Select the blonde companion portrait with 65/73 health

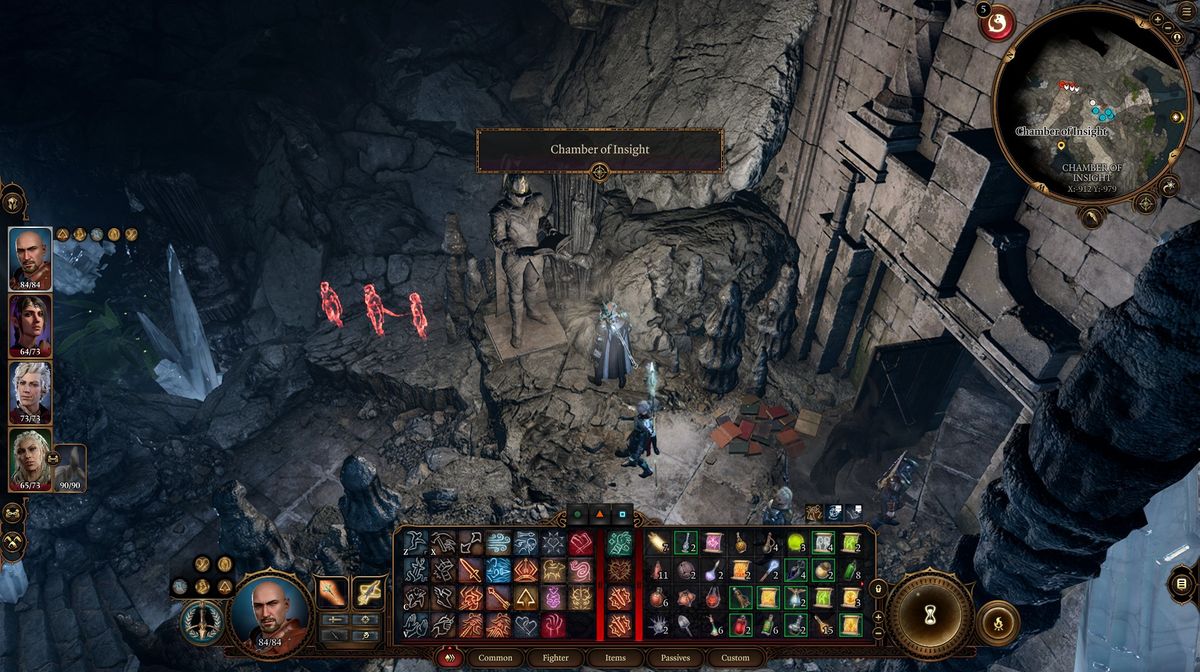(x=30, y=459)
